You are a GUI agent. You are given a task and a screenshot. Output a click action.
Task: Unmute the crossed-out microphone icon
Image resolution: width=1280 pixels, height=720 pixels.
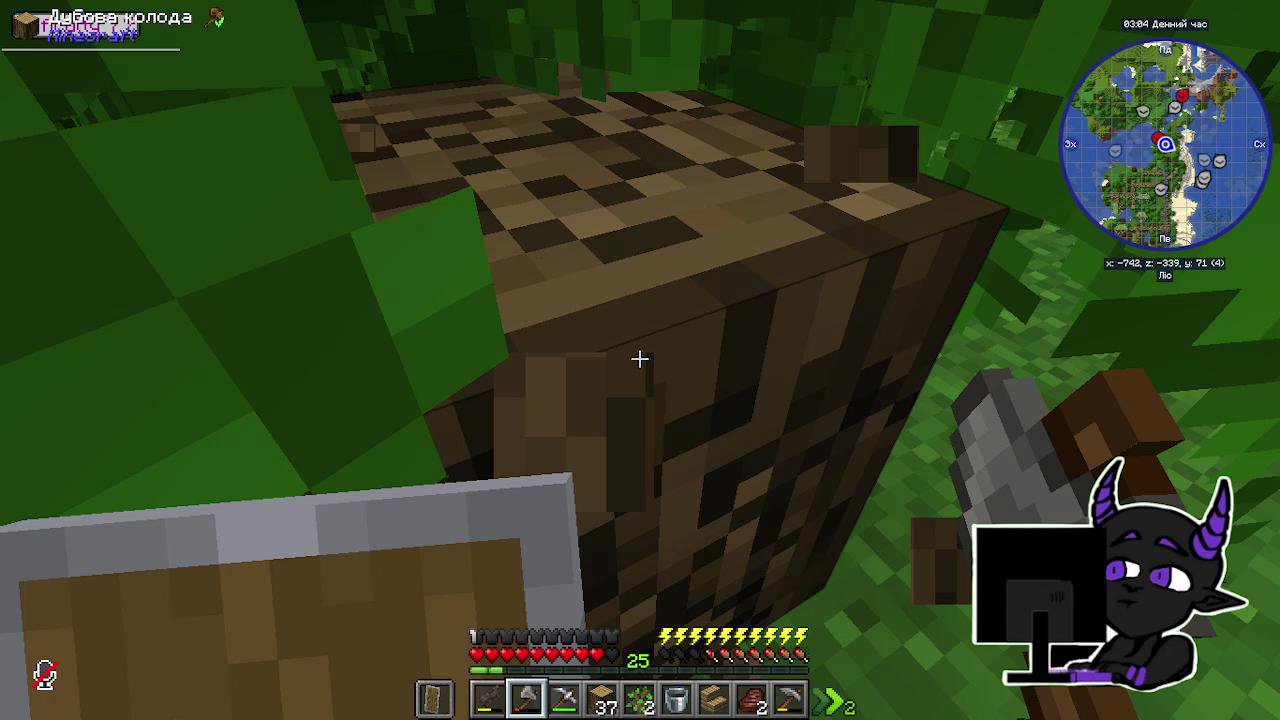pyautogui.click(x=45, y=675)
